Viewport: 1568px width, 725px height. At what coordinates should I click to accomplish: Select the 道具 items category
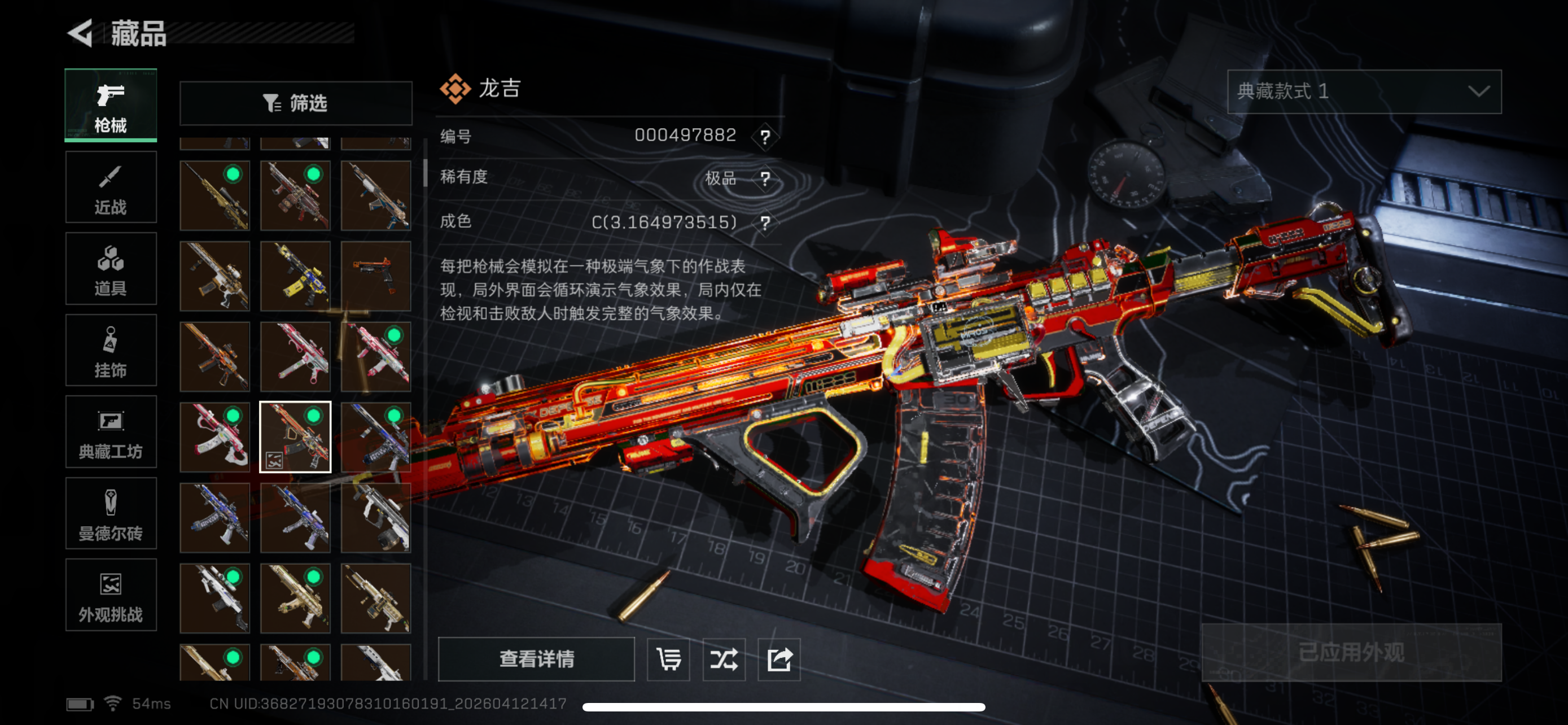tap(111, 269)
